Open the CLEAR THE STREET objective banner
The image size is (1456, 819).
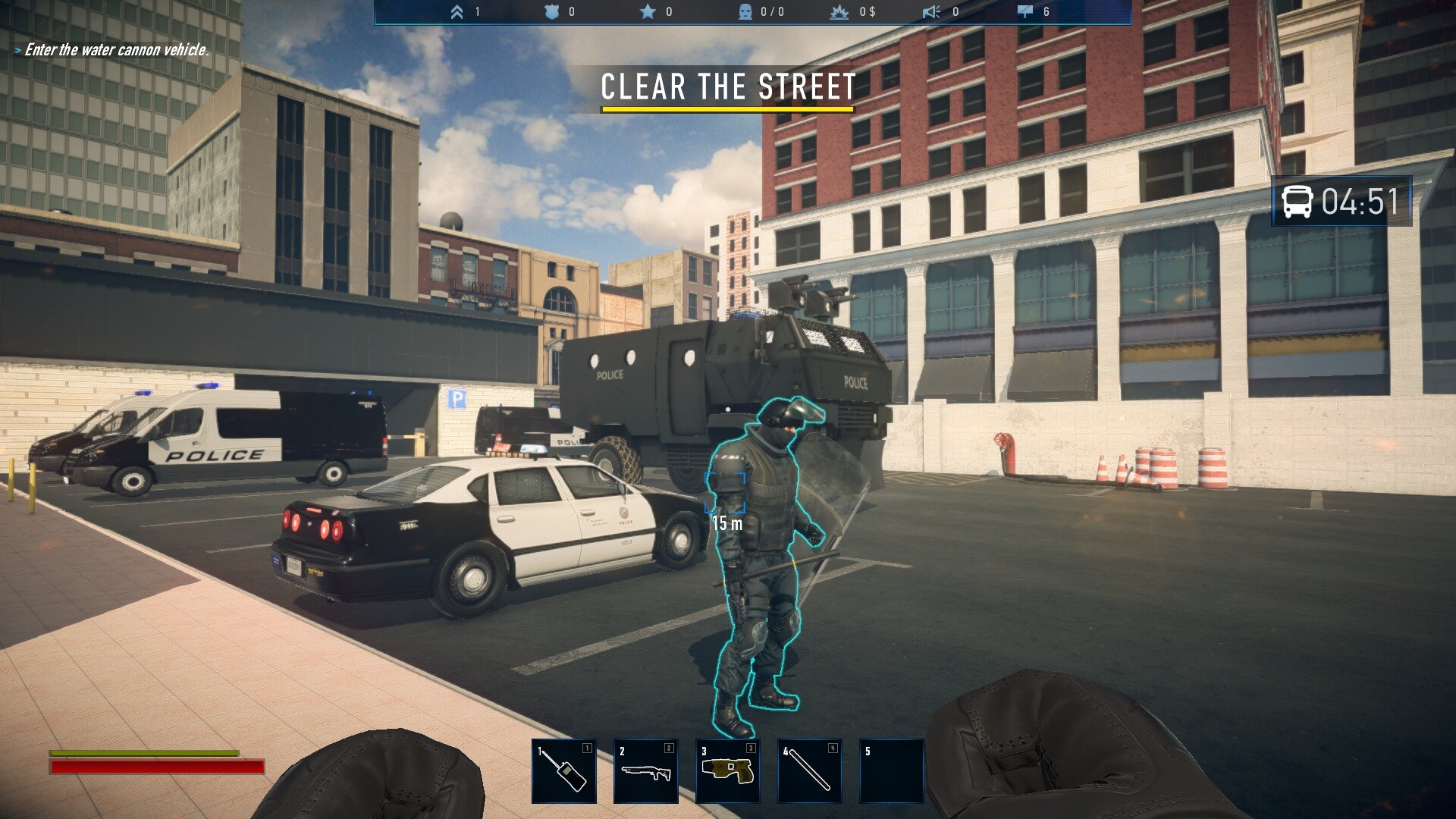(726, 87)
